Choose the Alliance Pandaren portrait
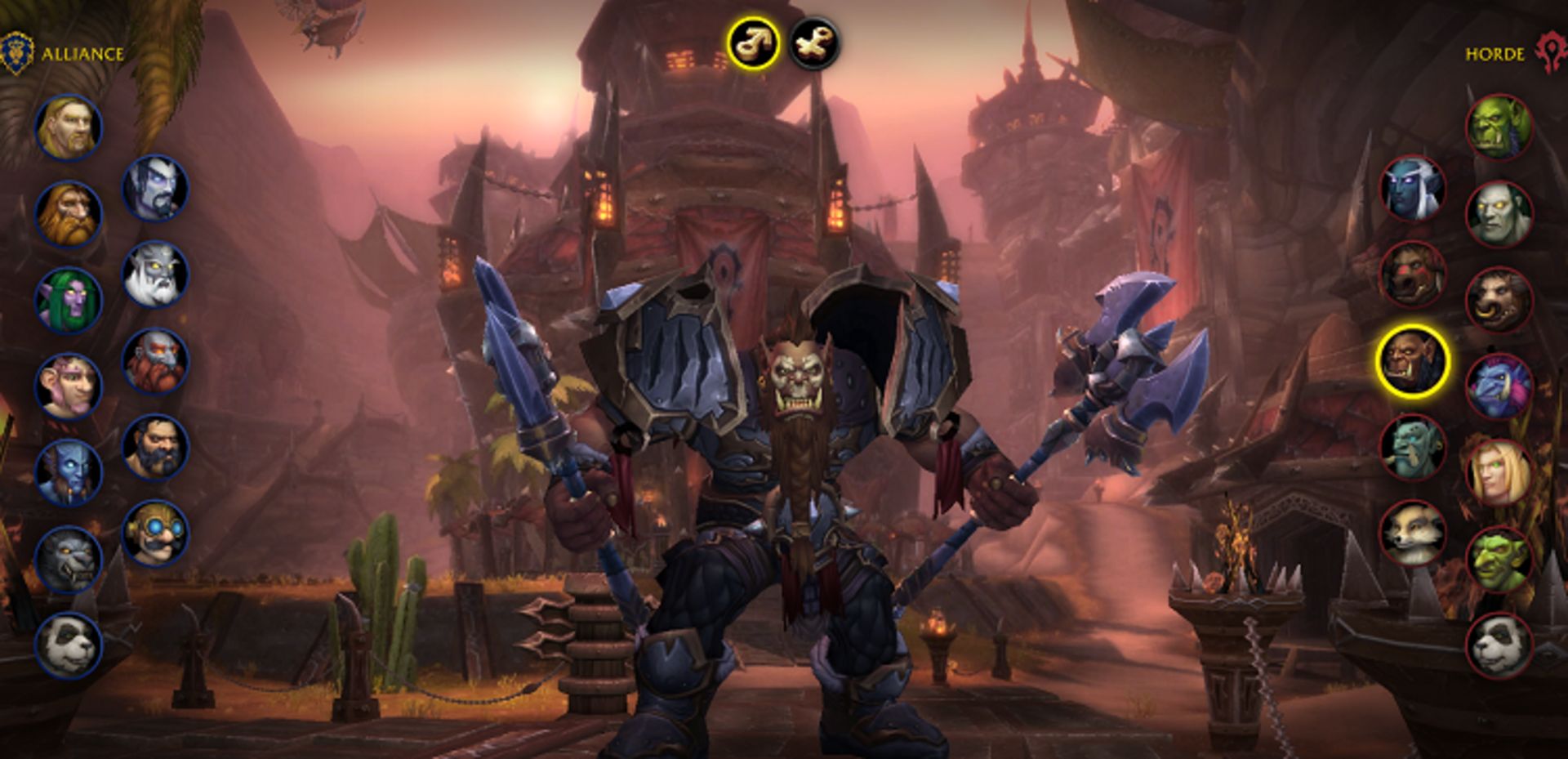The image size is (1568, 759). pyautogui.click(x=69, y=645)
